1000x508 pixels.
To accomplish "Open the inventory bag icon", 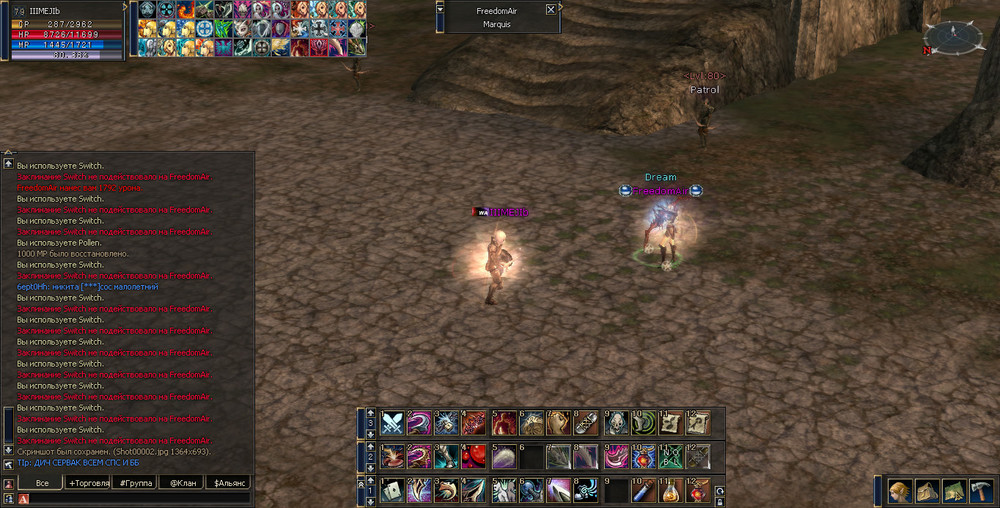I will [x=927, y=490].
